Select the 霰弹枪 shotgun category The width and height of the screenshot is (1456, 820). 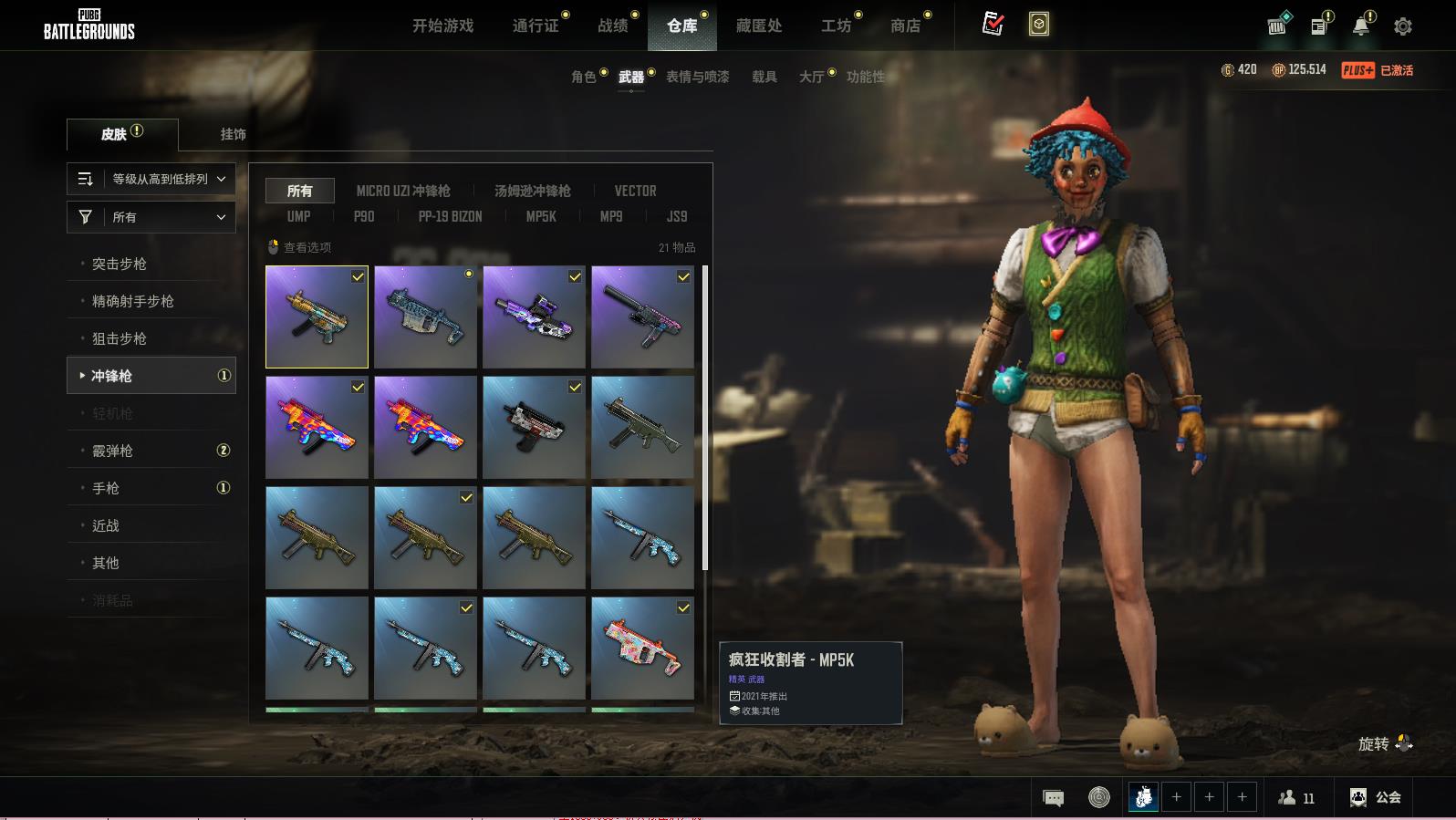pyautogui.click(x=113, y=451)
